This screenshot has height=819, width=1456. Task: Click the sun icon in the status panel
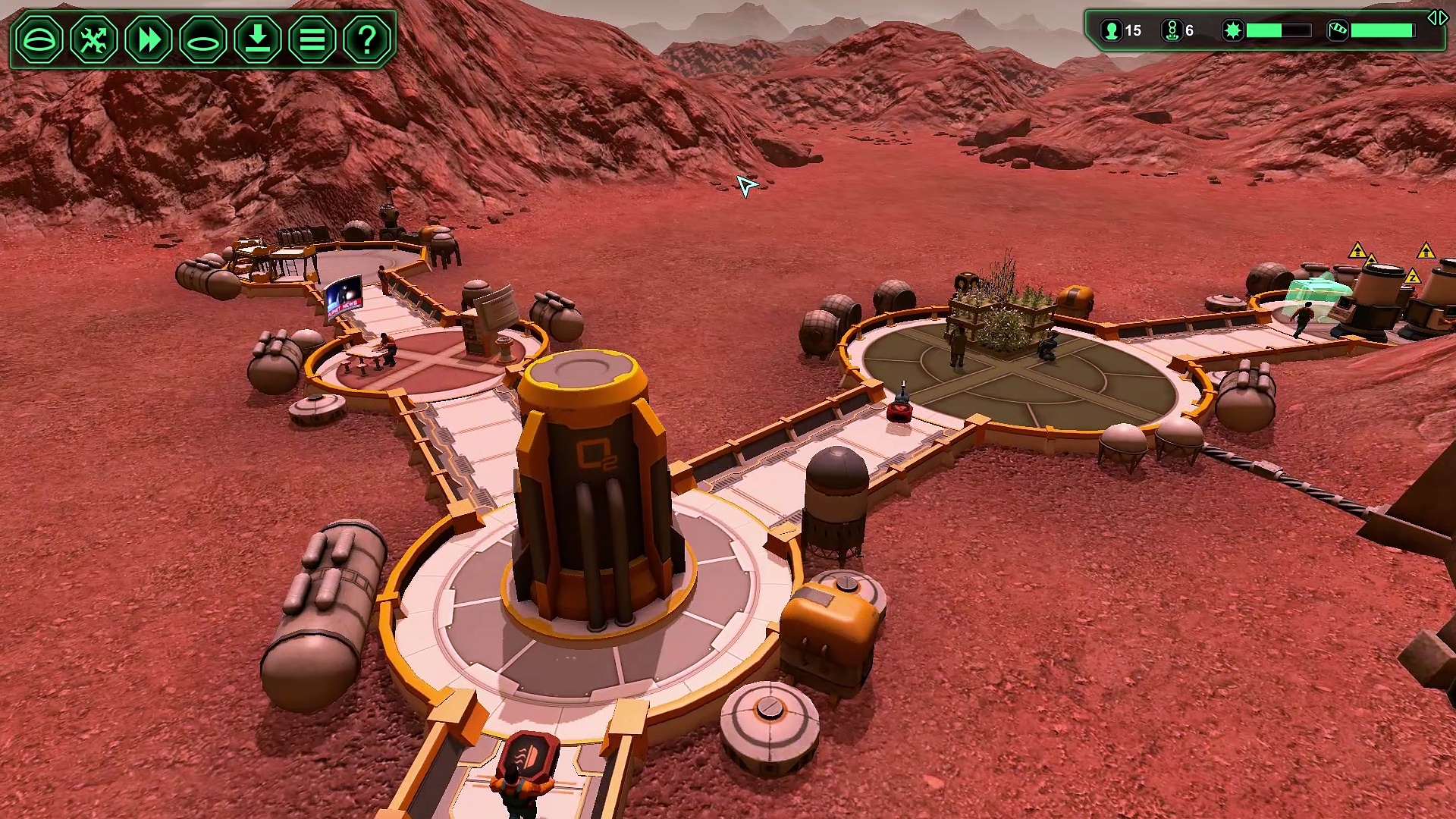coord(1233,31)
